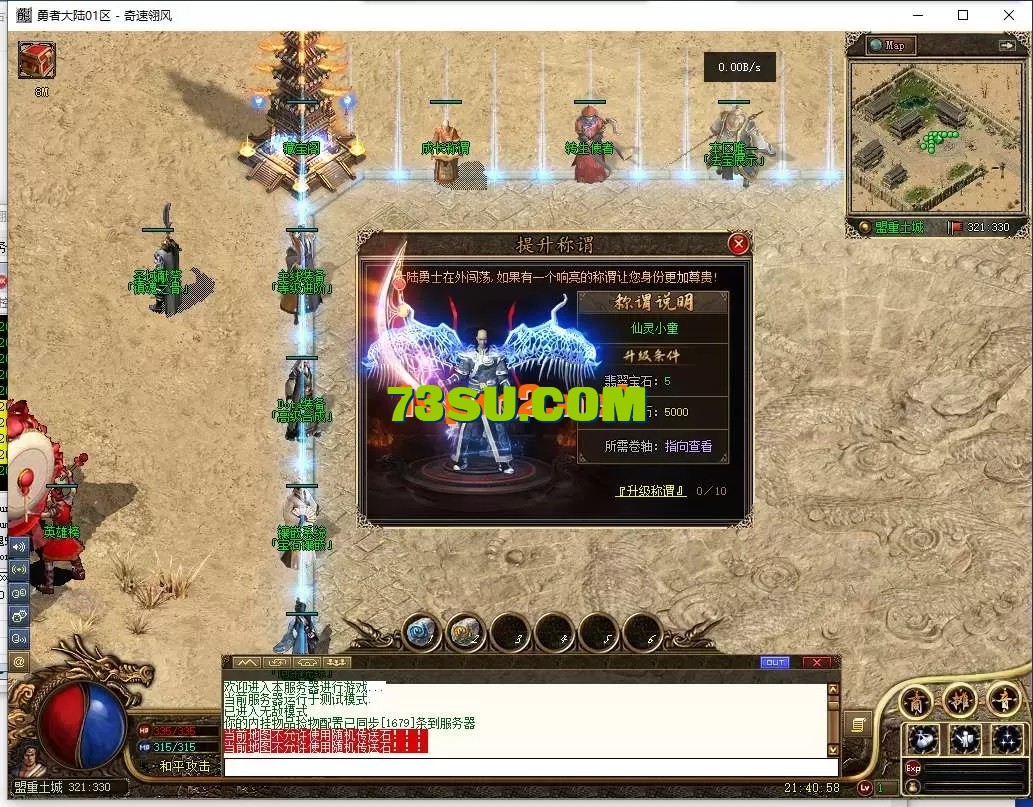Toggle the 和平攻击 attack mode
The image size is (1033, 807).
click(x=184, y=766)
